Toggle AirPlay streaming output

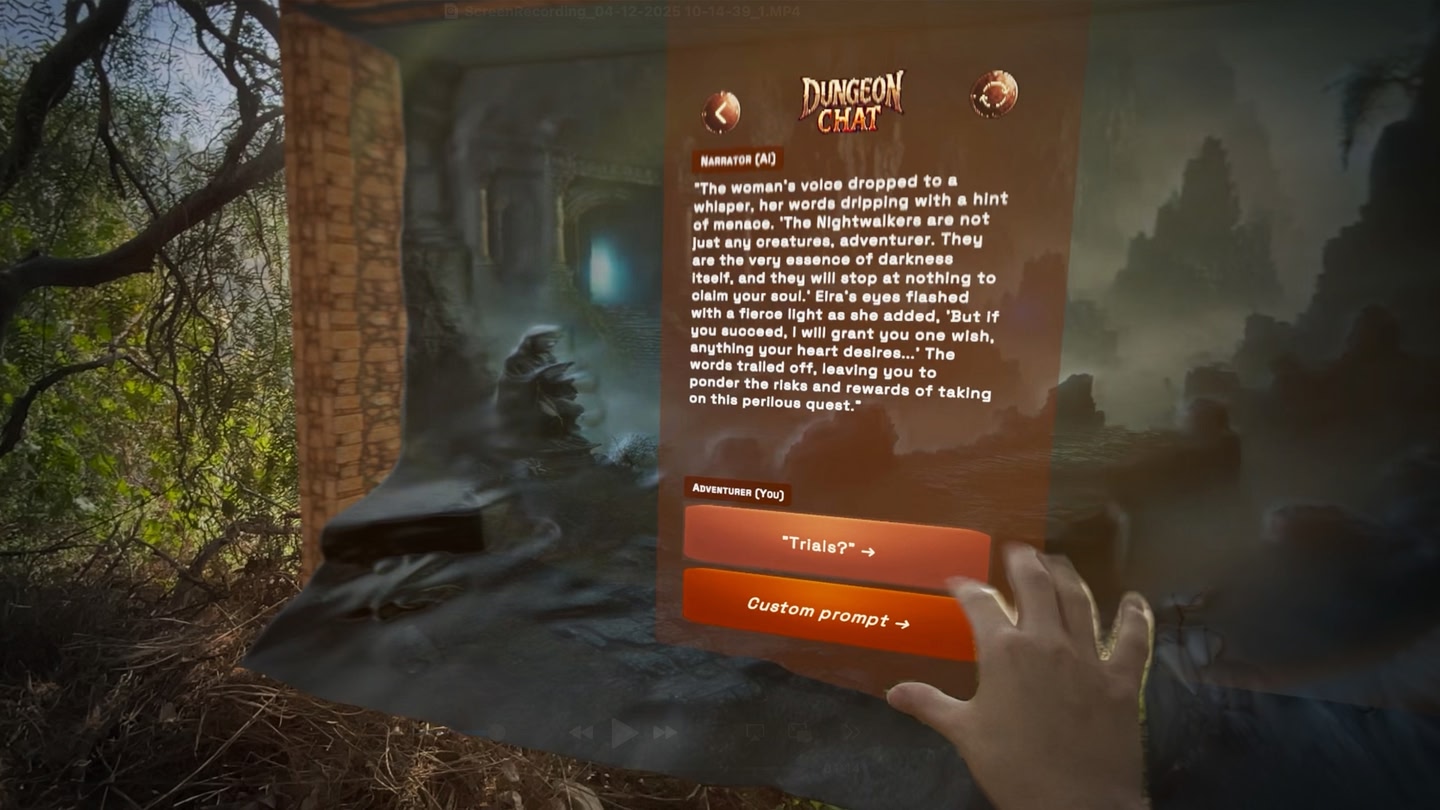coord(755,732)
